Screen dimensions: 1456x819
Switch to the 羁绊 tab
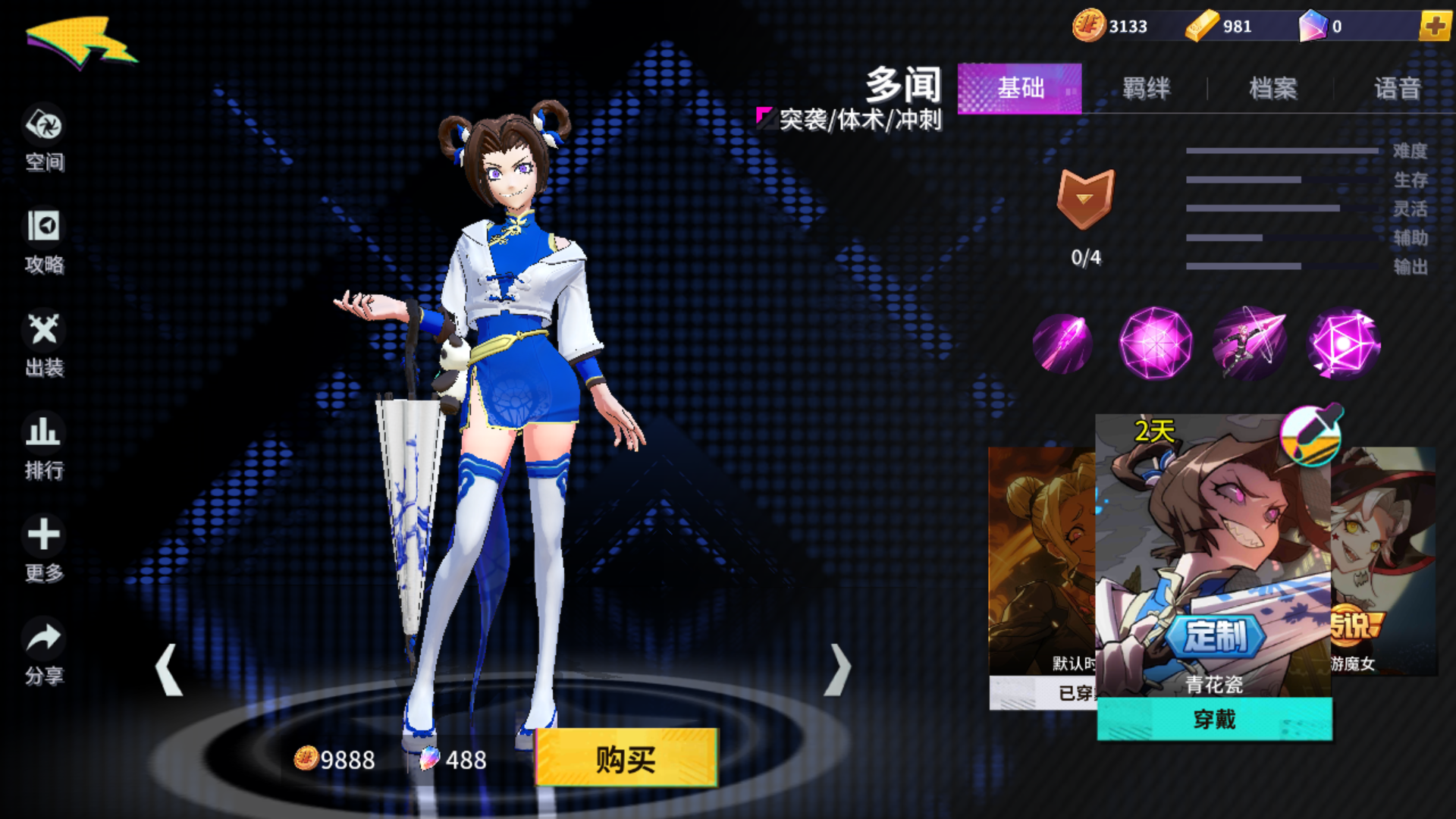point(1145,89)
